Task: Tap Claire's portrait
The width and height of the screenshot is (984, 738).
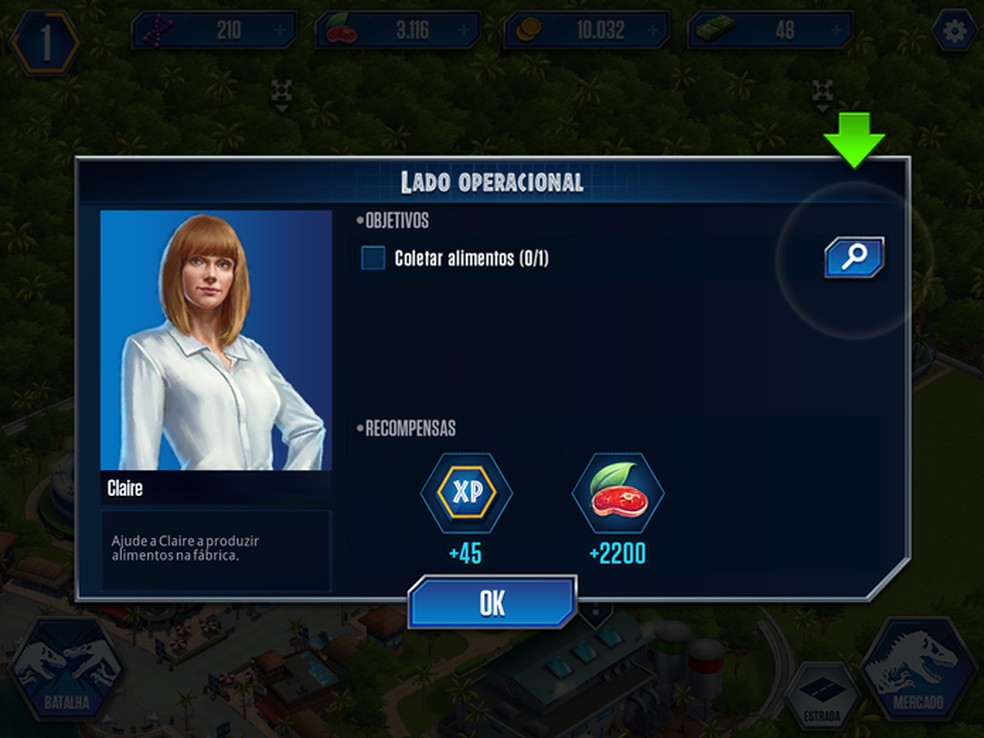Action: (216, 340)
